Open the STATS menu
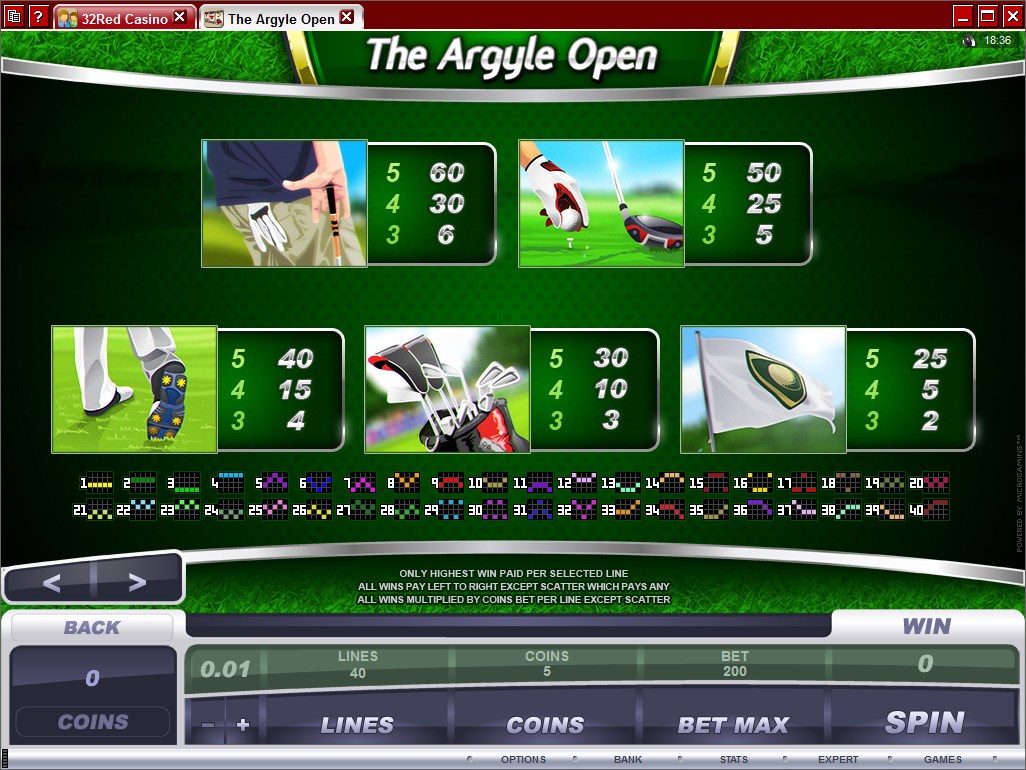 (x=734, y=760)
